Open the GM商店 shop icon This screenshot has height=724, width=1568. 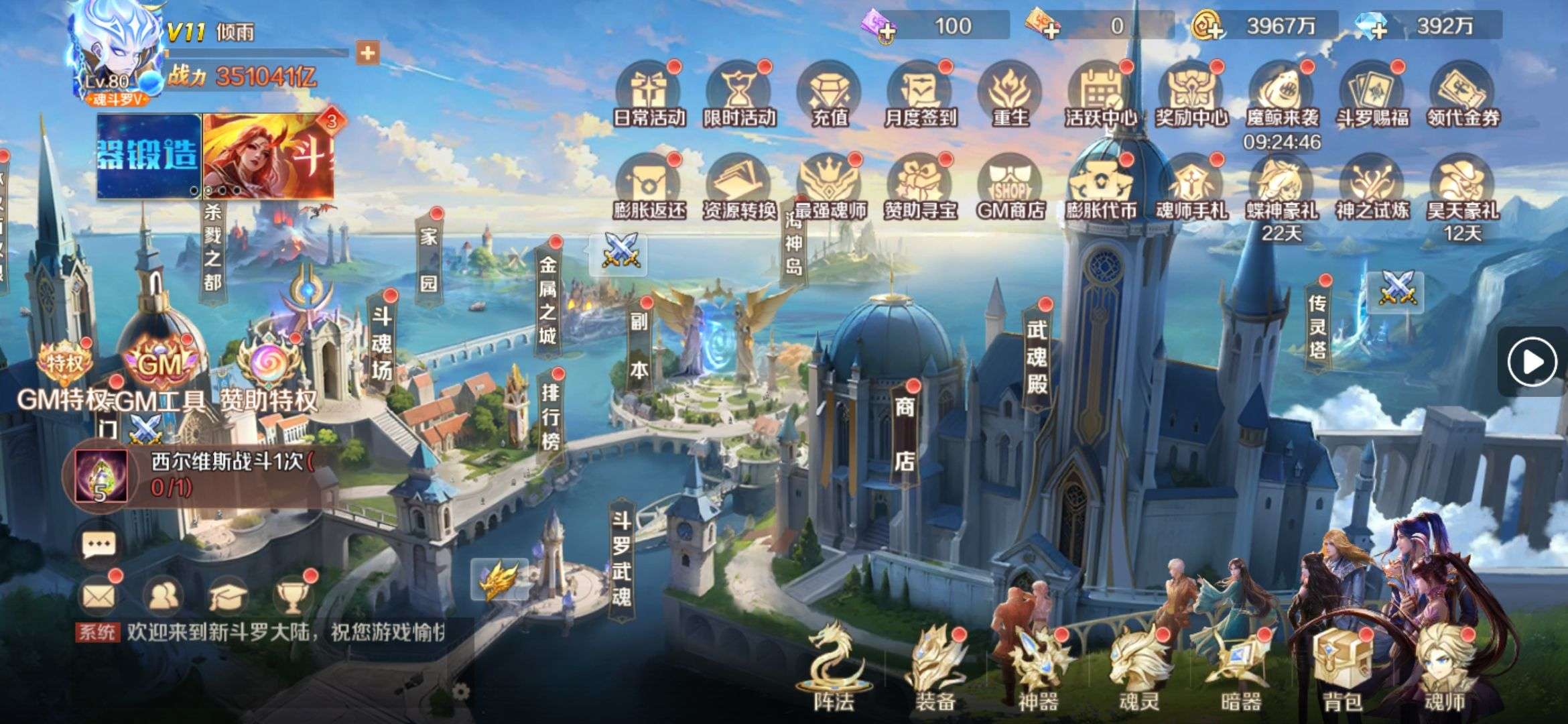(1010, 188)
